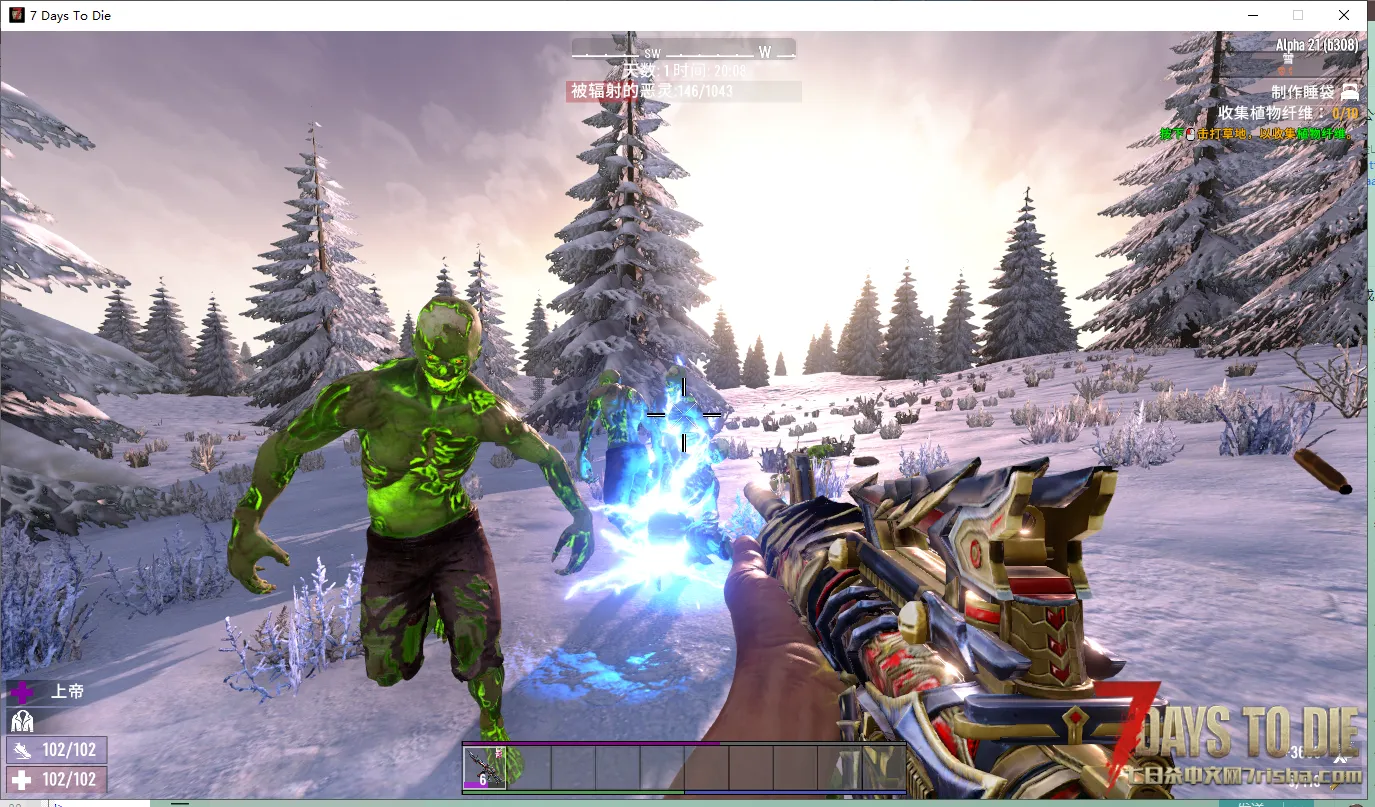
Task: Click the purple 上帝 buff icon
Action: pyautogui.click(x=21, y=692)
